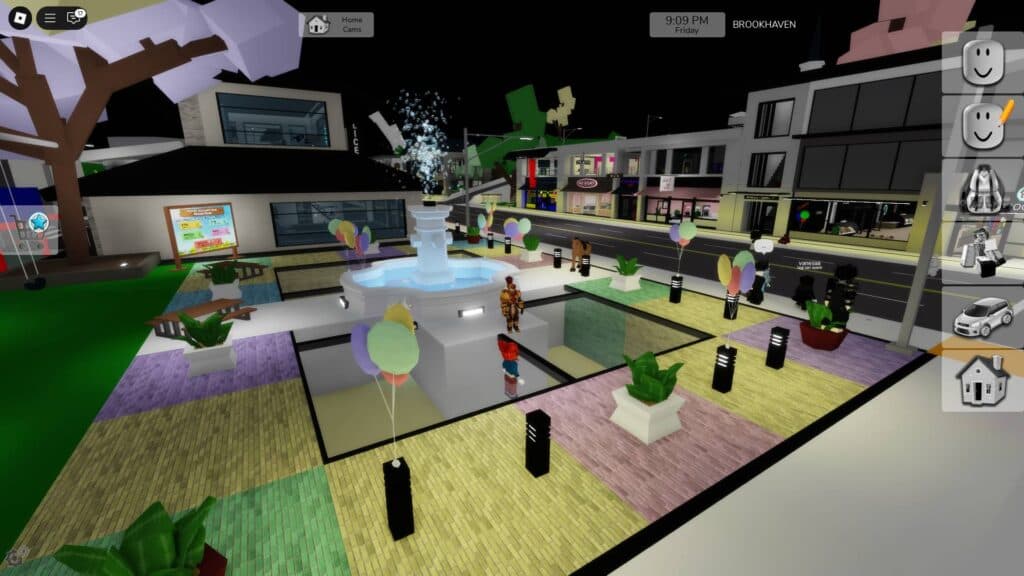This screenshot has height=576, width=1024.
Task: Open the Roblox logo menu
Action: 18,17
